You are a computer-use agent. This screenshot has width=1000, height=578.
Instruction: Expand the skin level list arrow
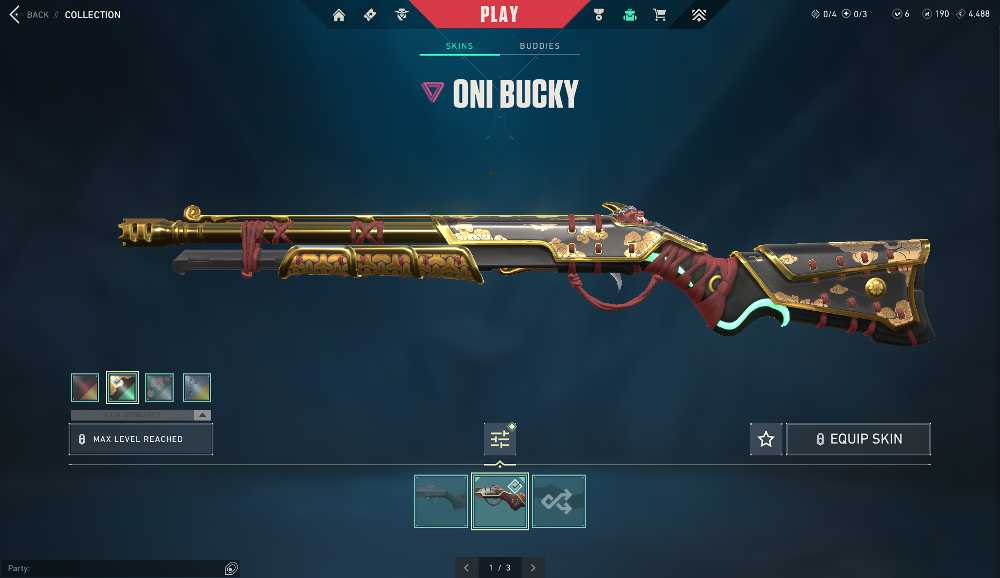click(202, 415)
